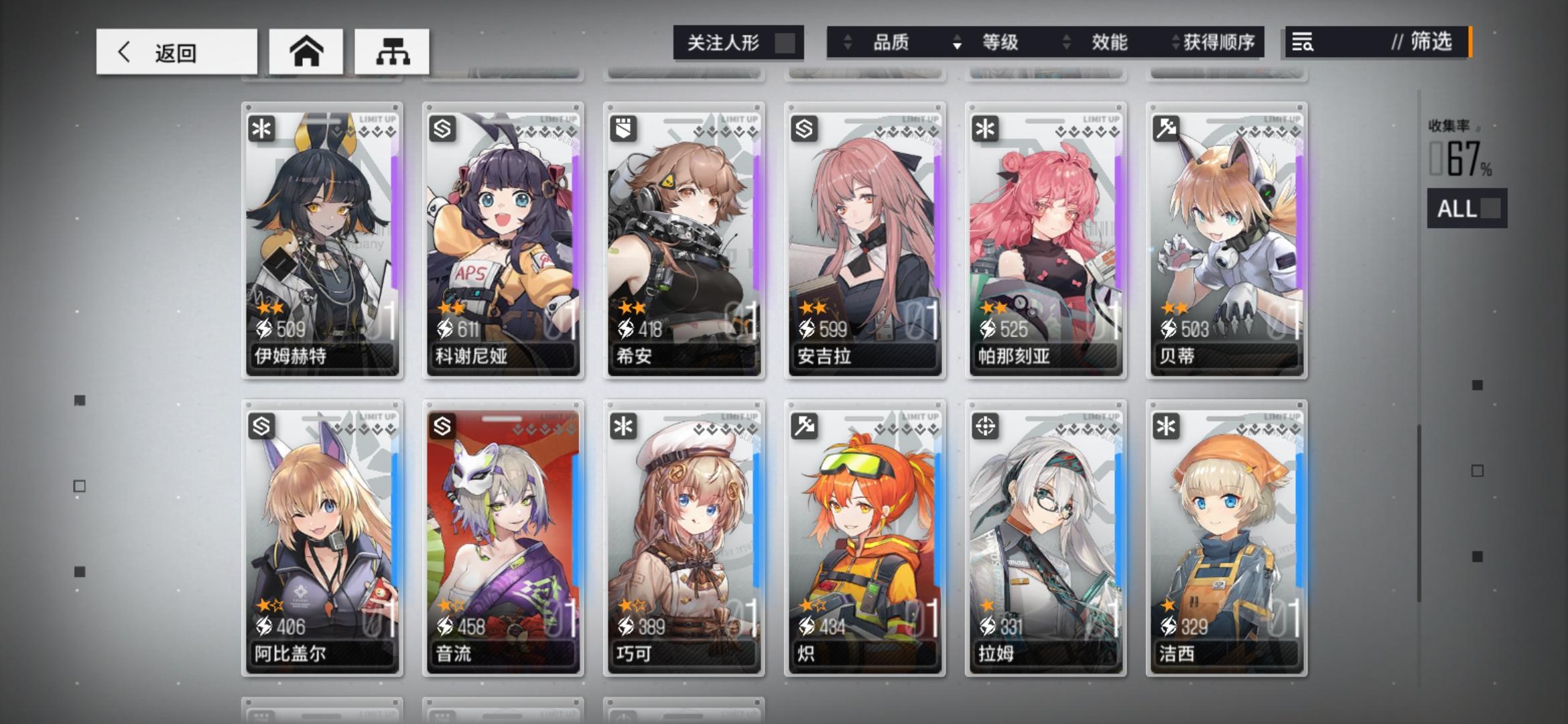Screen dimensions: 1568x724
Task: Enable the ALL selection checkbox
Action: point(1490,210)
